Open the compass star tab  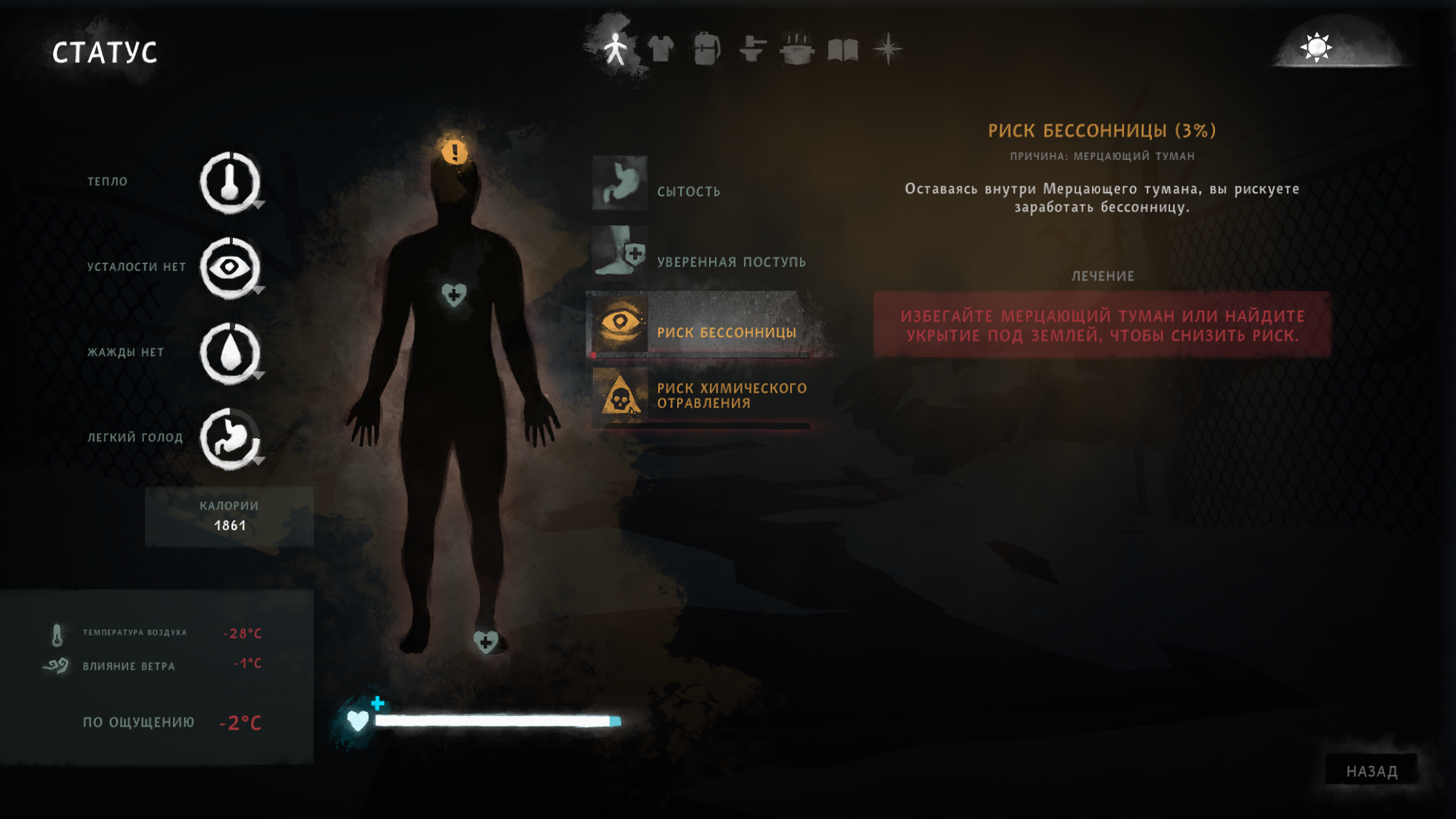click(887, 49)
